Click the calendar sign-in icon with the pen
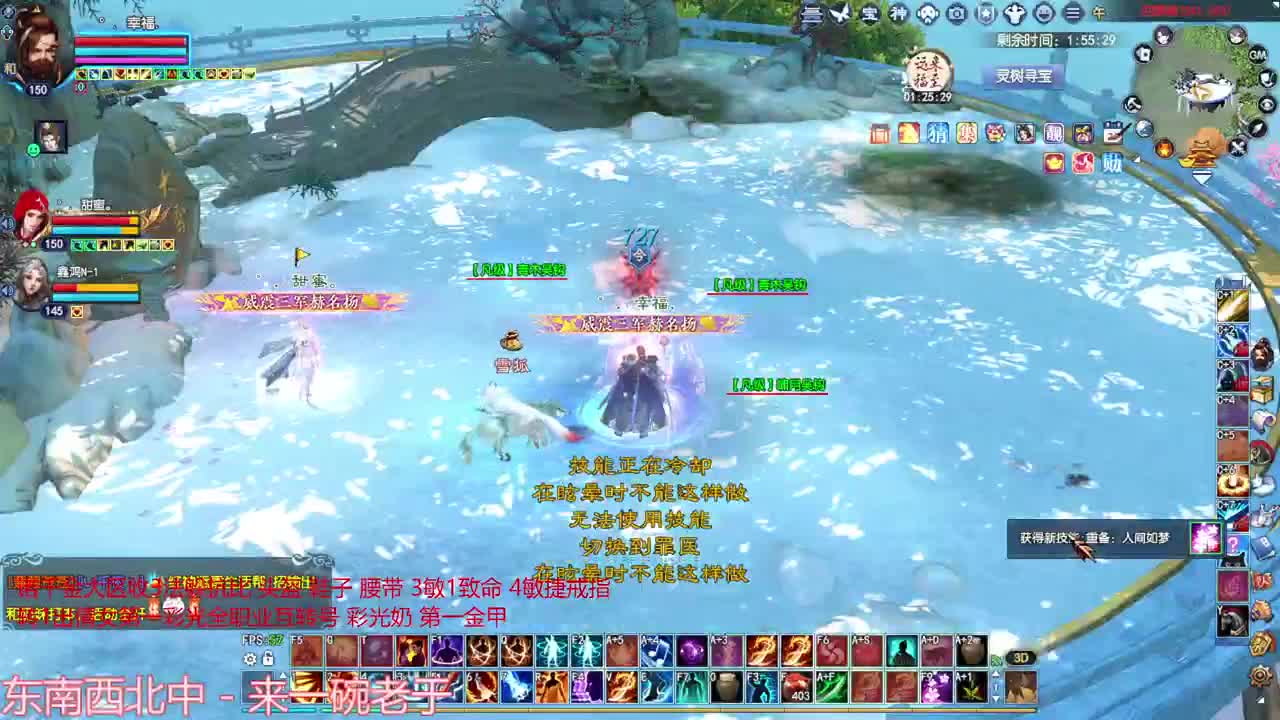The height and width of the screenshot is (720, 1280). coord(1114,132)
